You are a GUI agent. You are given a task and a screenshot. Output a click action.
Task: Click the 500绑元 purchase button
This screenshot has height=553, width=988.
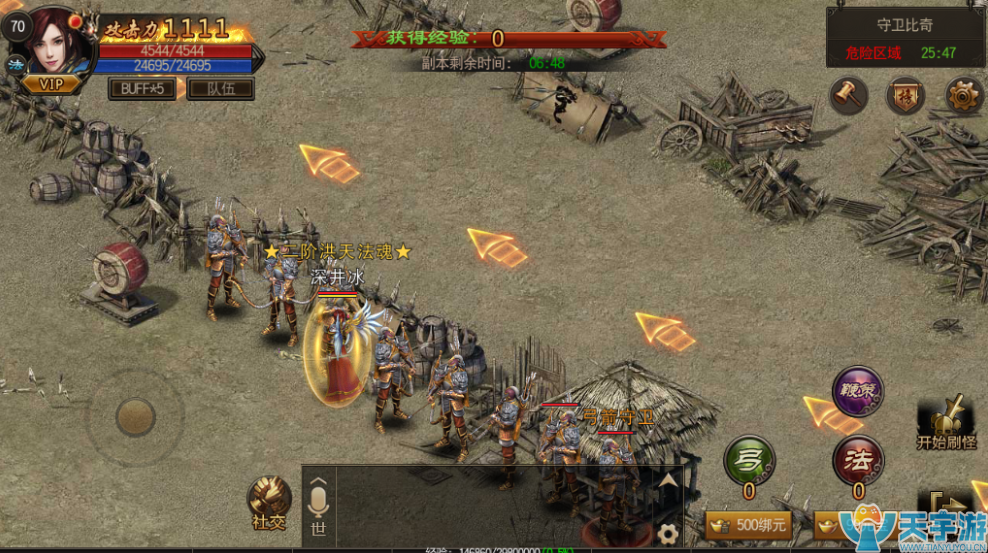tap(748, 524)
